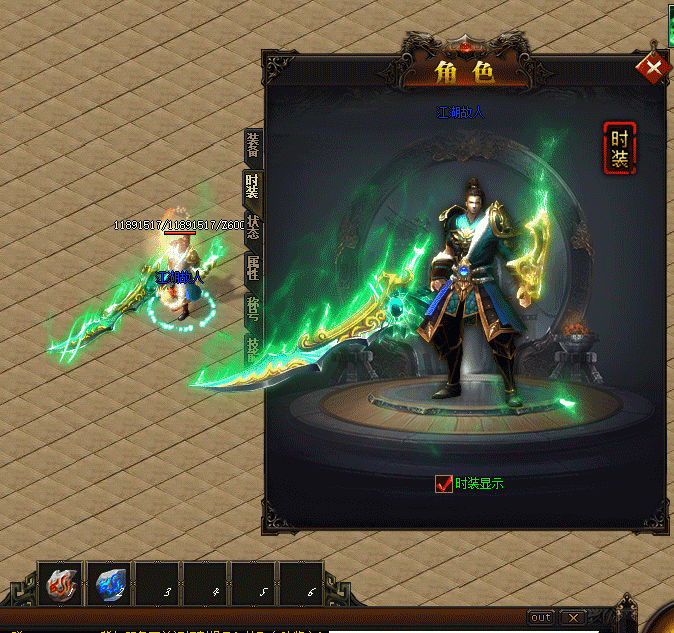Open the 技能 skills tab
The image size is (674, 633).
253,346
